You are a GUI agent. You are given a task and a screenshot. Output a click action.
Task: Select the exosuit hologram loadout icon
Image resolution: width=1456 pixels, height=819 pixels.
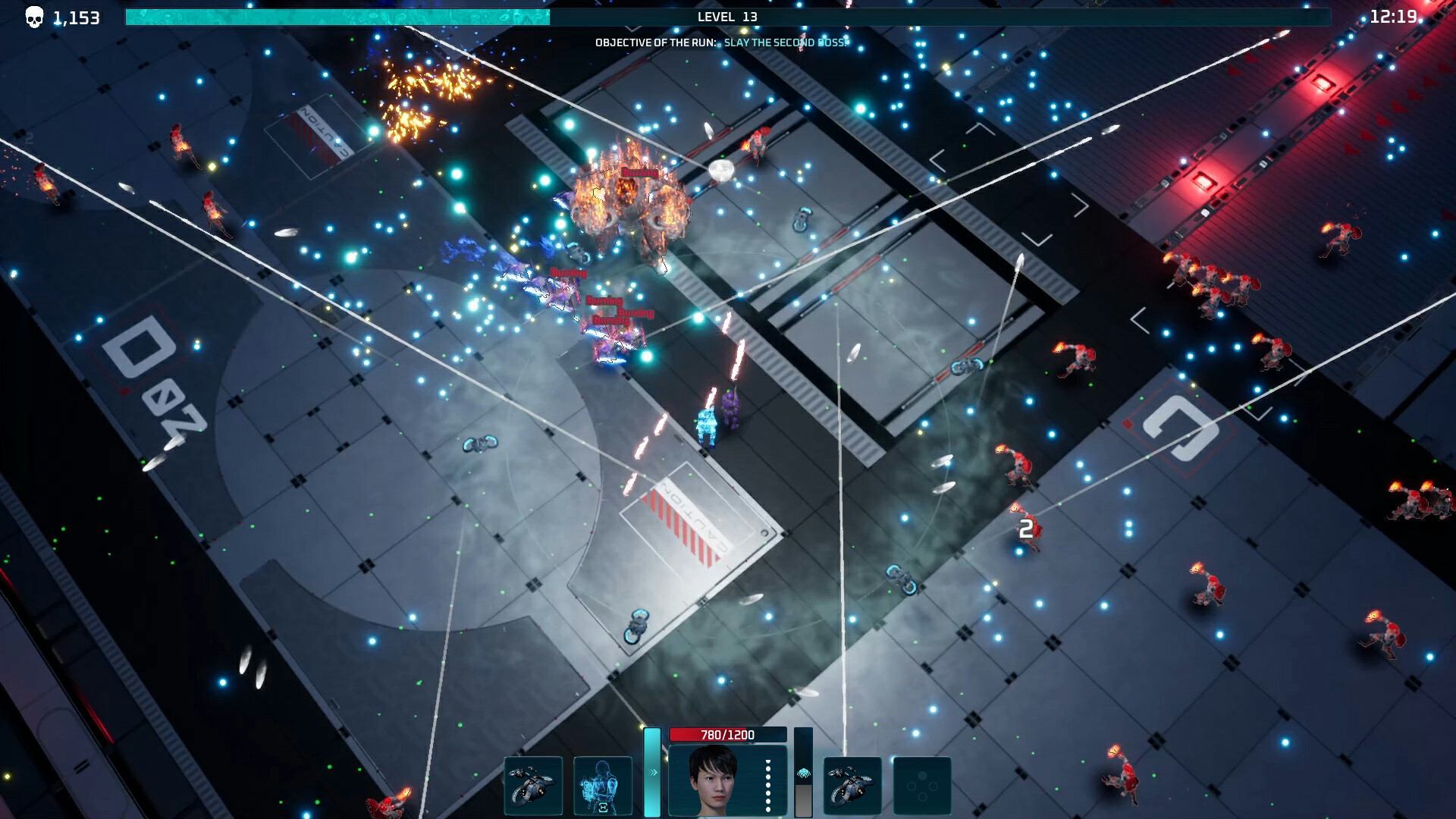[601, 785]
